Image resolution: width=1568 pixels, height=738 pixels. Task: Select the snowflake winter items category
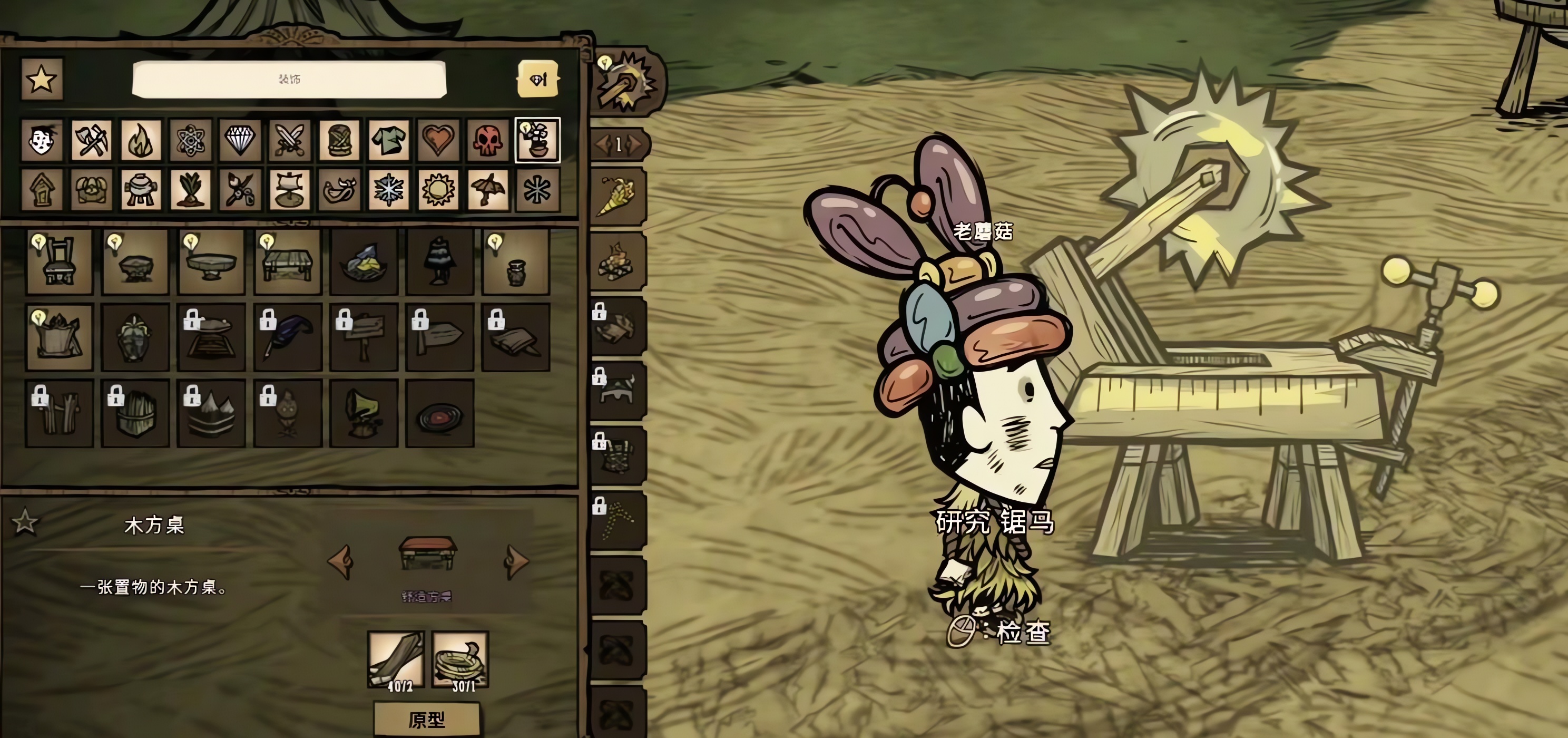389,190
